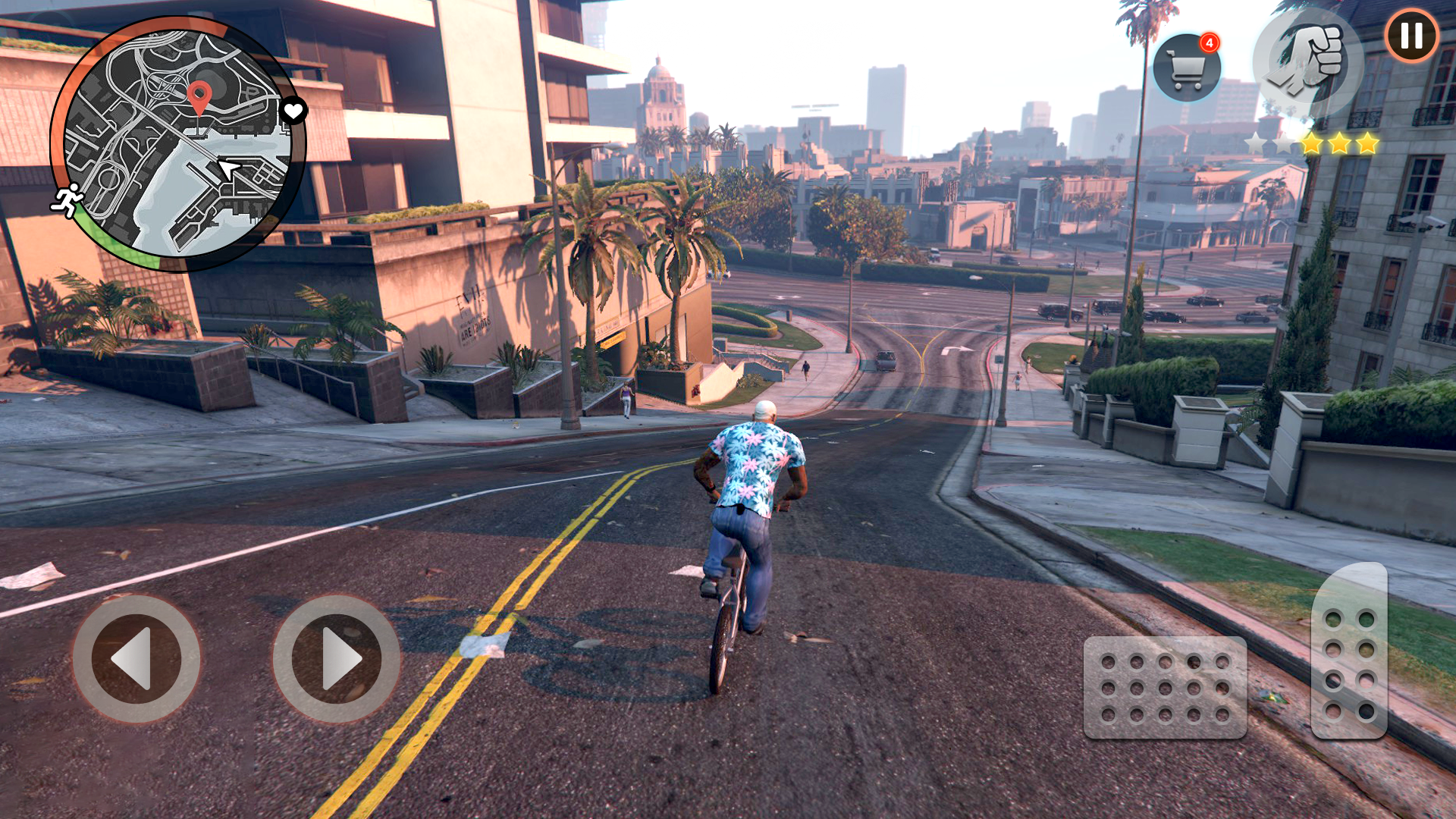Step on the tall accelerator pedal
Image resolution: width=1456 pixels, height=819 pixels.
1349,651
